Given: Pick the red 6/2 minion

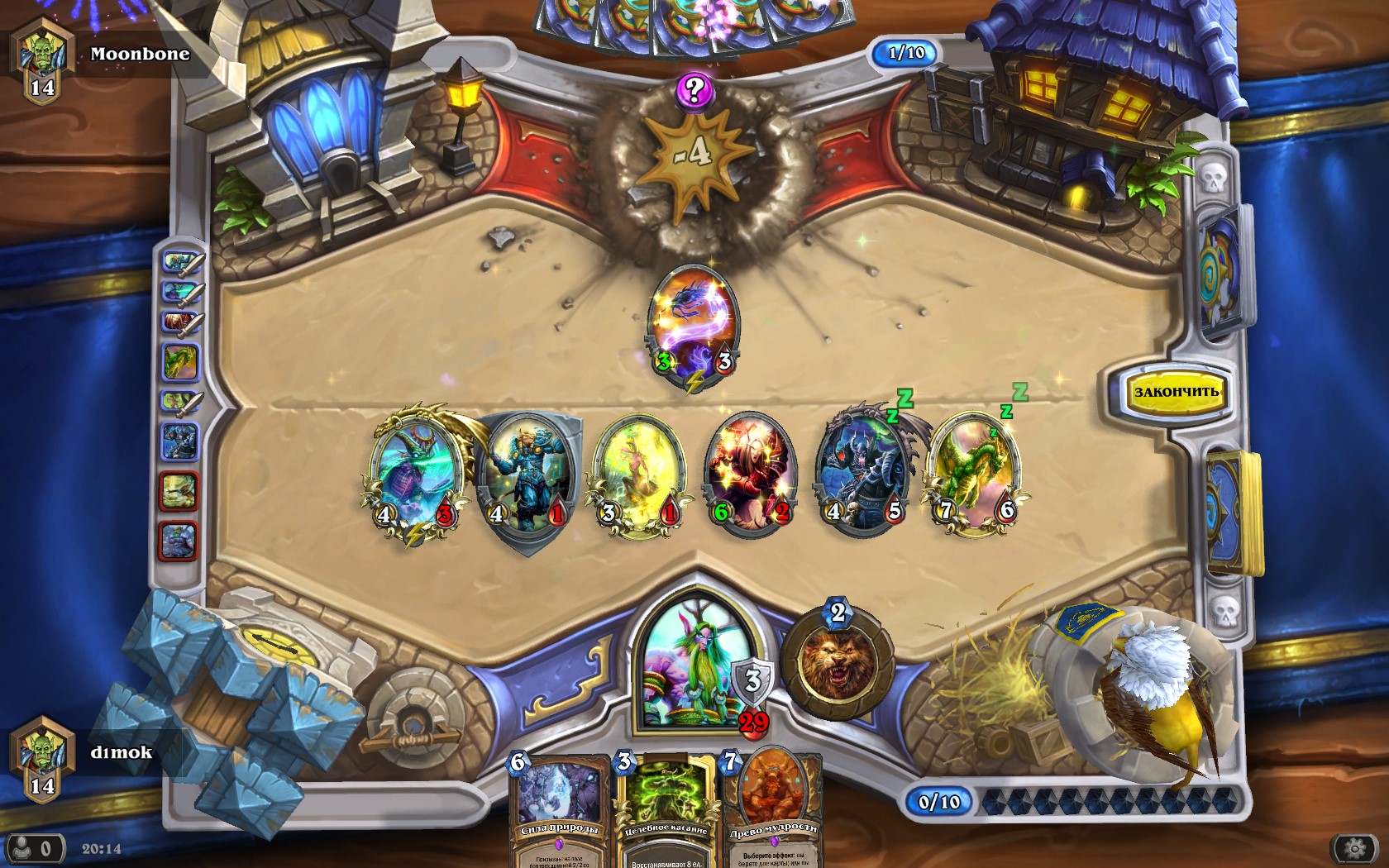Looking at the screenshot, I should pyautogui.click(x=750, y=475).
